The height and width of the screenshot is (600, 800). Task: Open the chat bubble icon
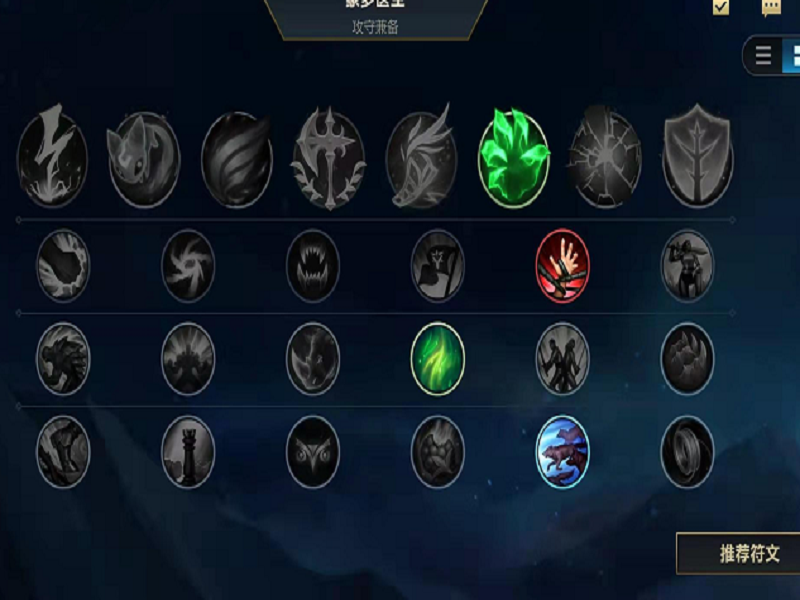click(771, 8)
